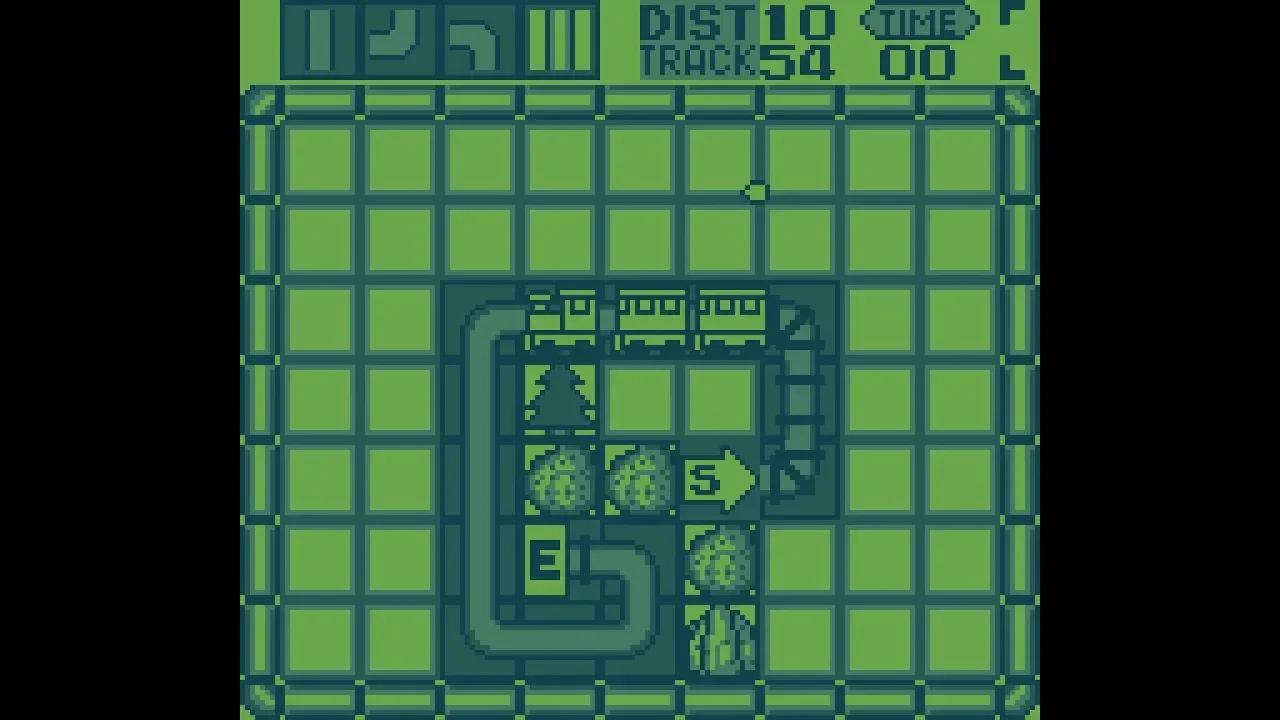
Task: Select the pine tree tile
Action: (x=560, y=396)
